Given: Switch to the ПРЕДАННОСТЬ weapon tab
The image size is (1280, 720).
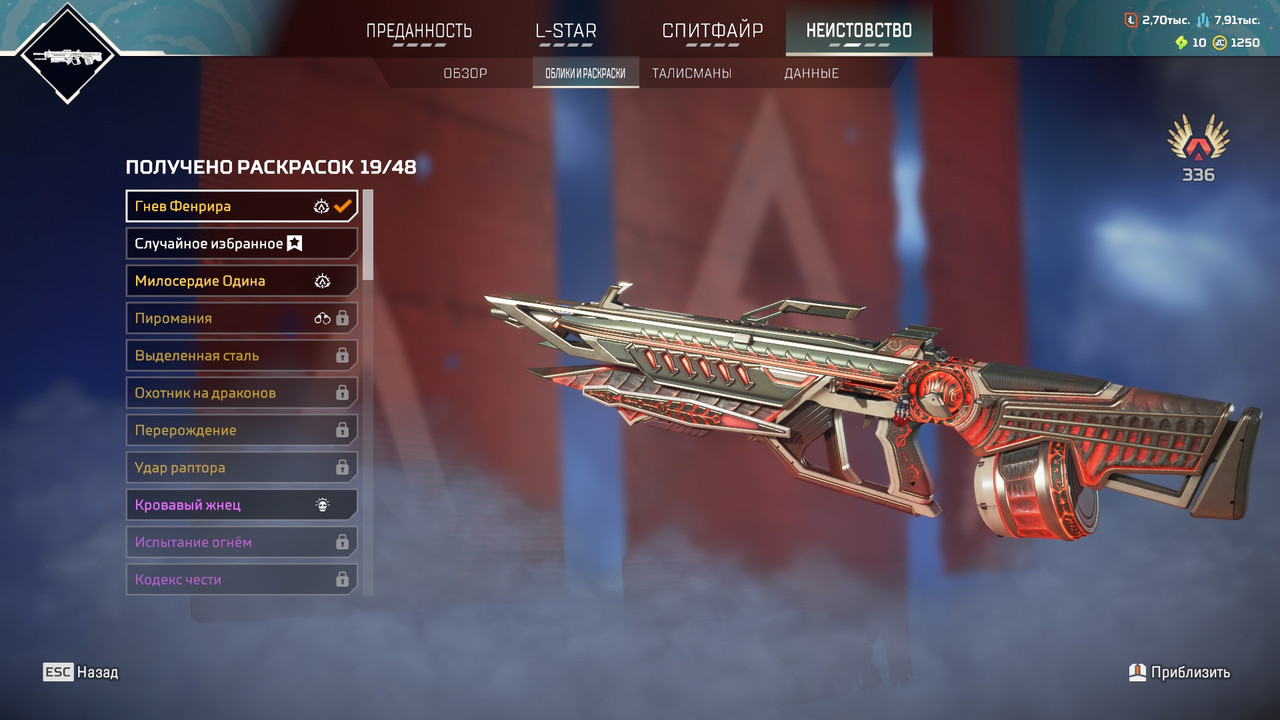Looking at the screenshot, I should click(419, 31).
